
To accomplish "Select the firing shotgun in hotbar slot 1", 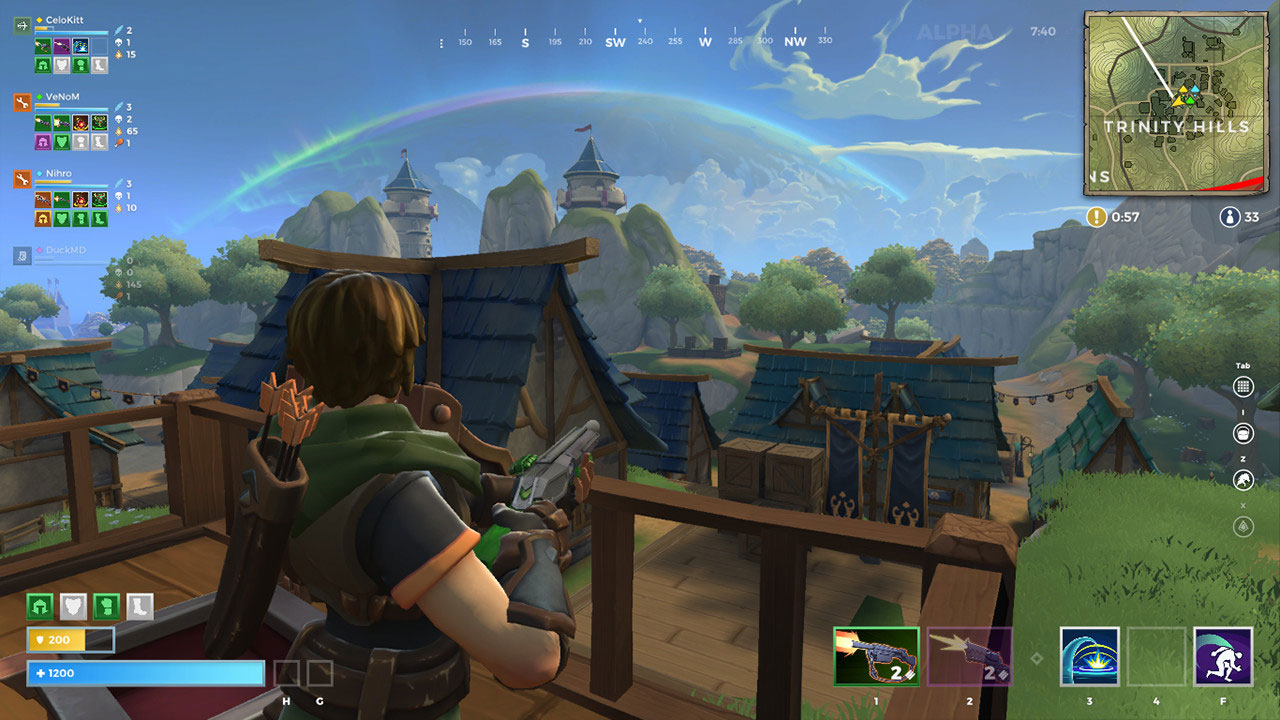I will (874, 655).
